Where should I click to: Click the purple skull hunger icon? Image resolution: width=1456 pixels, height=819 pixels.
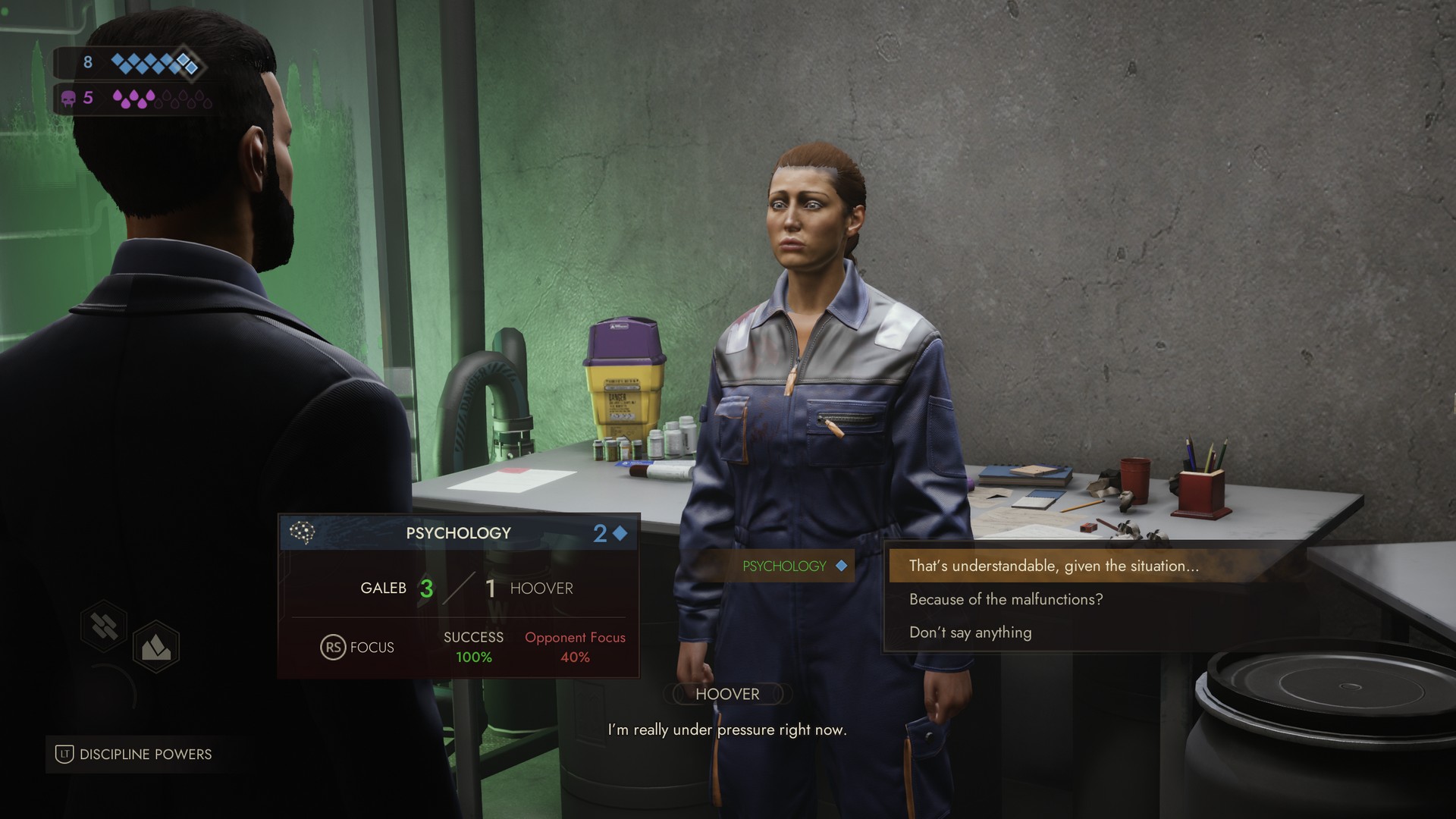coord(67,98)
